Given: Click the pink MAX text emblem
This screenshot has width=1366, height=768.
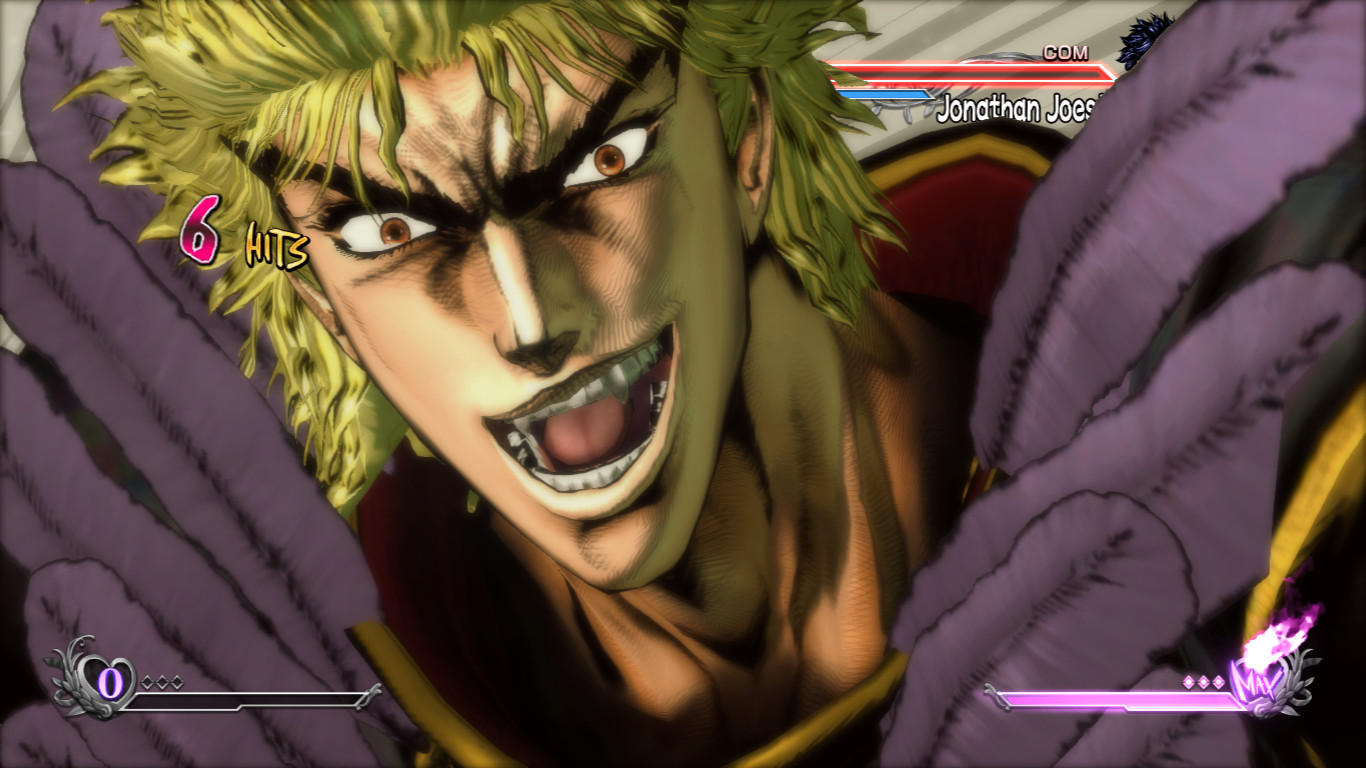Looking at the screenshot, I should (x=1257, y=685).
